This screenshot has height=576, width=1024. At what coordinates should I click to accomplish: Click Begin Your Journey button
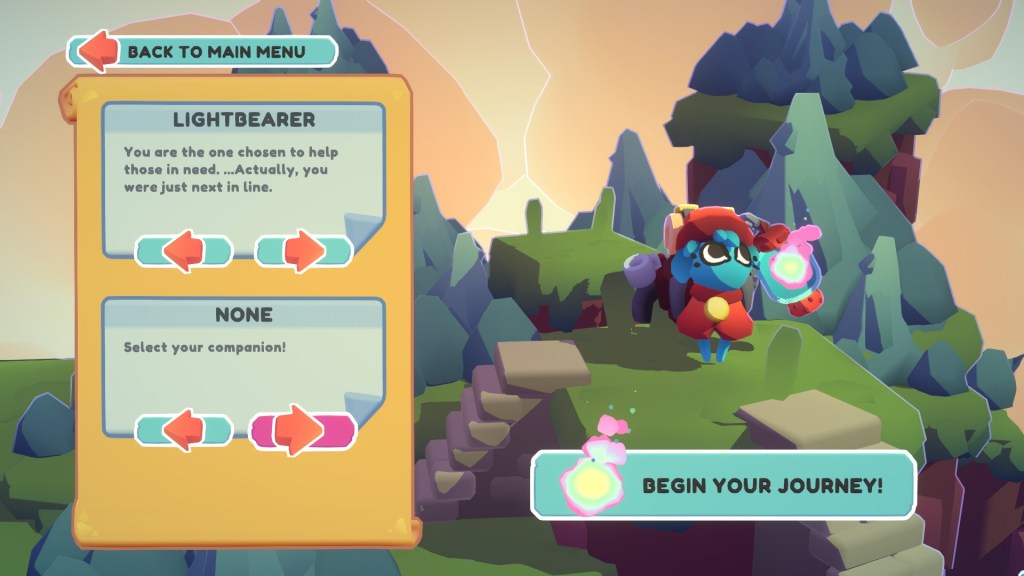coord(723,485)
